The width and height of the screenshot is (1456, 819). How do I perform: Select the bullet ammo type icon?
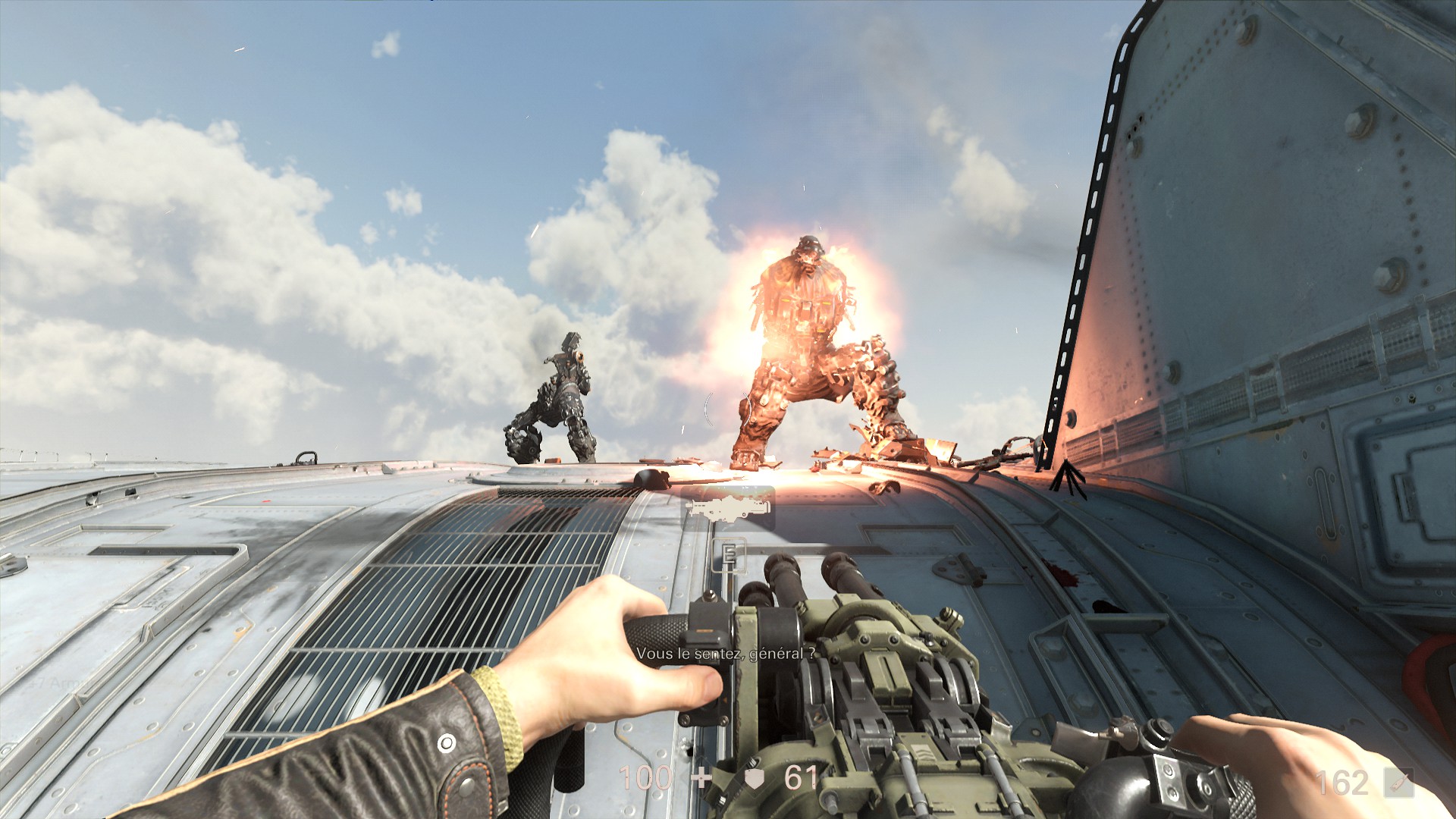1399,783
